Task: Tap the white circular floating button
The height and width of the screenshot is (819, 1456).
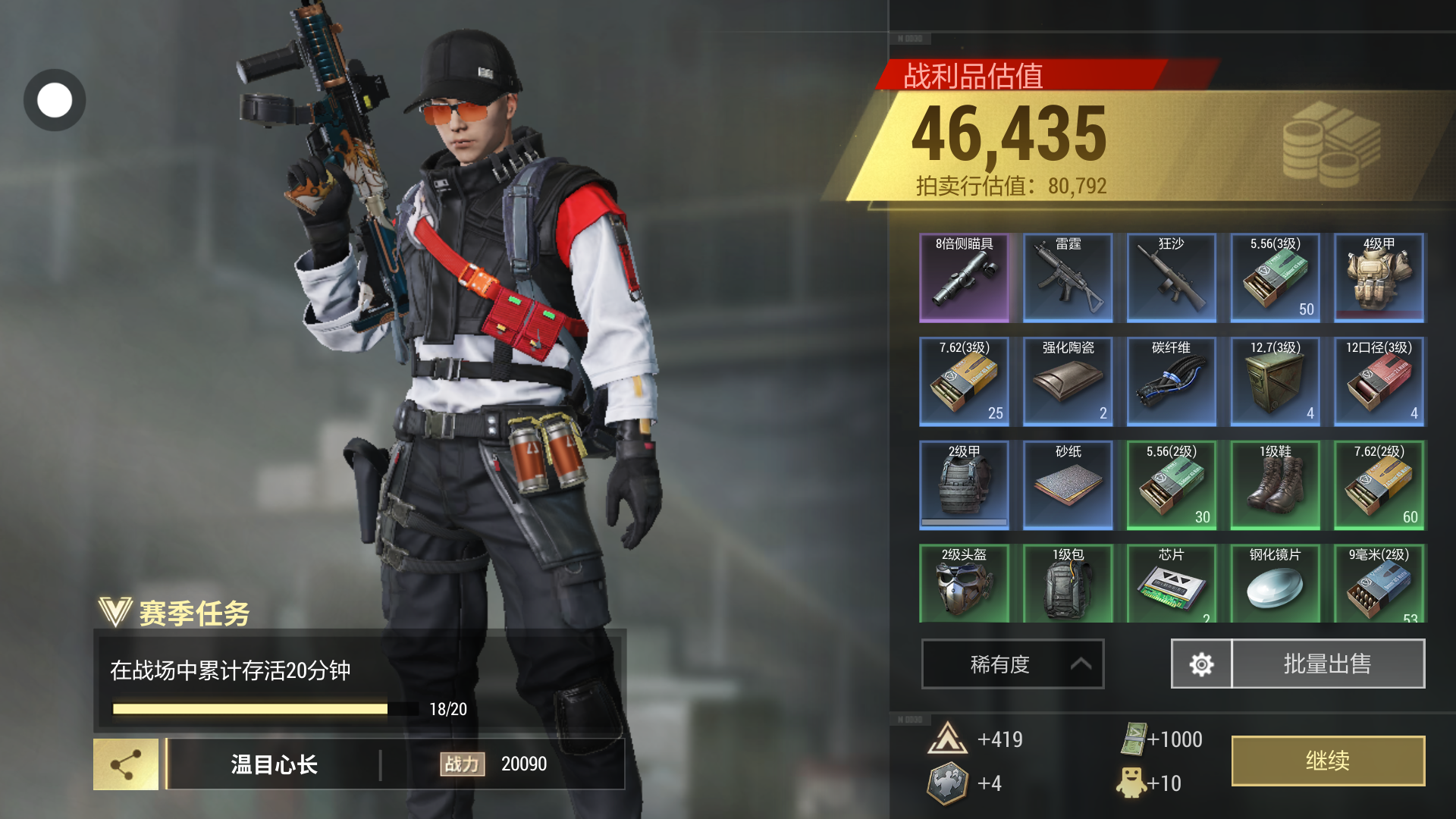Action: (x=55, y=100)
